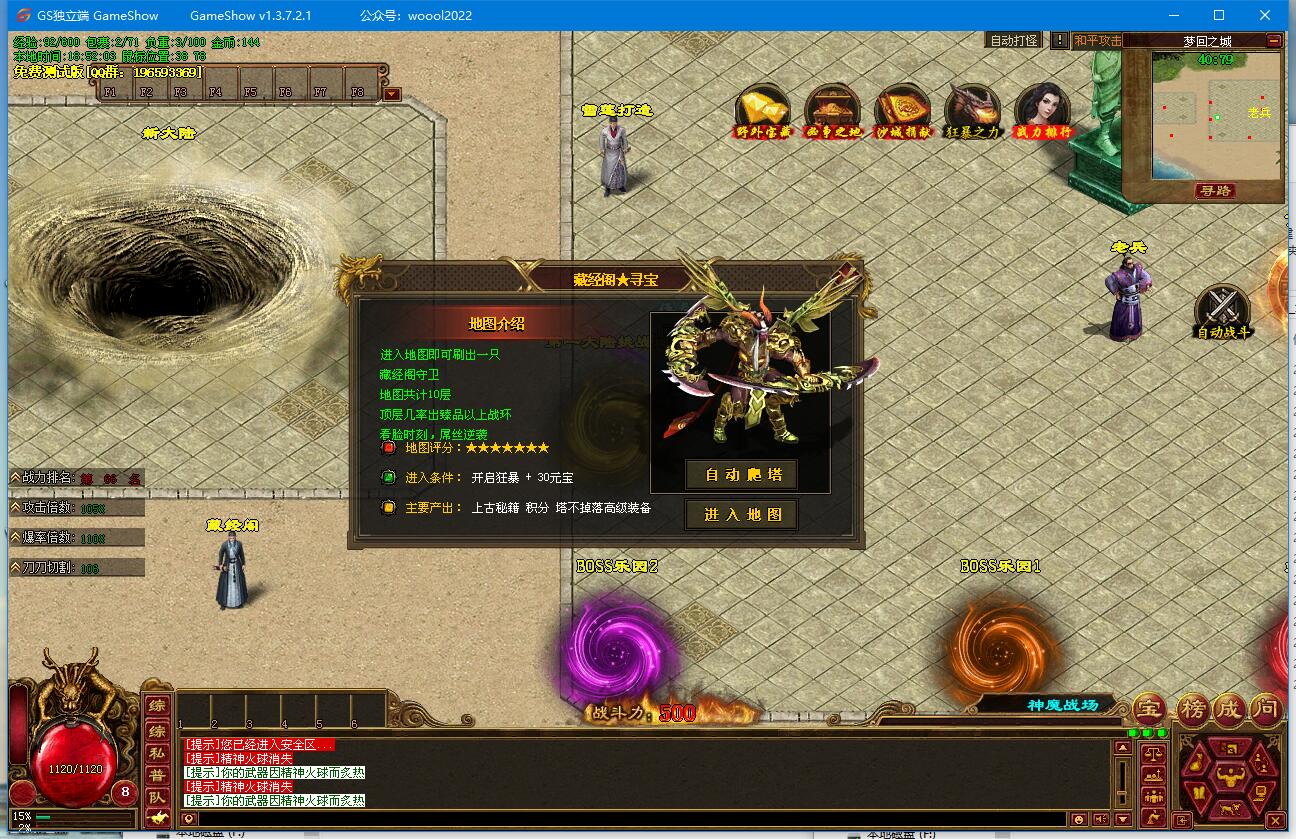This screenshot has width=1296, height=839.
Task: Toggle the 自动打怪 auto-hunt button
Action: click(1013, 41)
